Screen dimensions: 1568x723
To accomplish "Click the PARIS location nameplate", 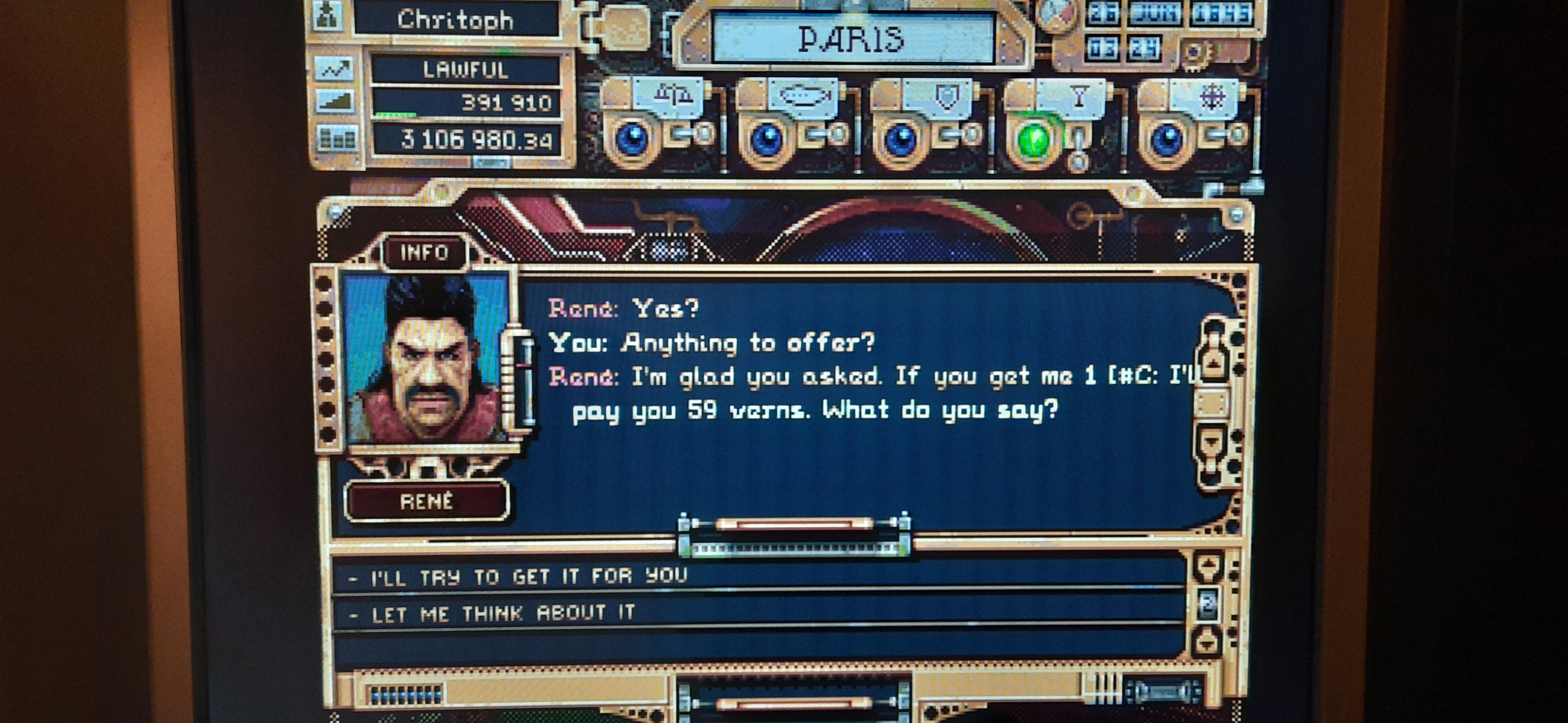I will [x=851, y=39].
